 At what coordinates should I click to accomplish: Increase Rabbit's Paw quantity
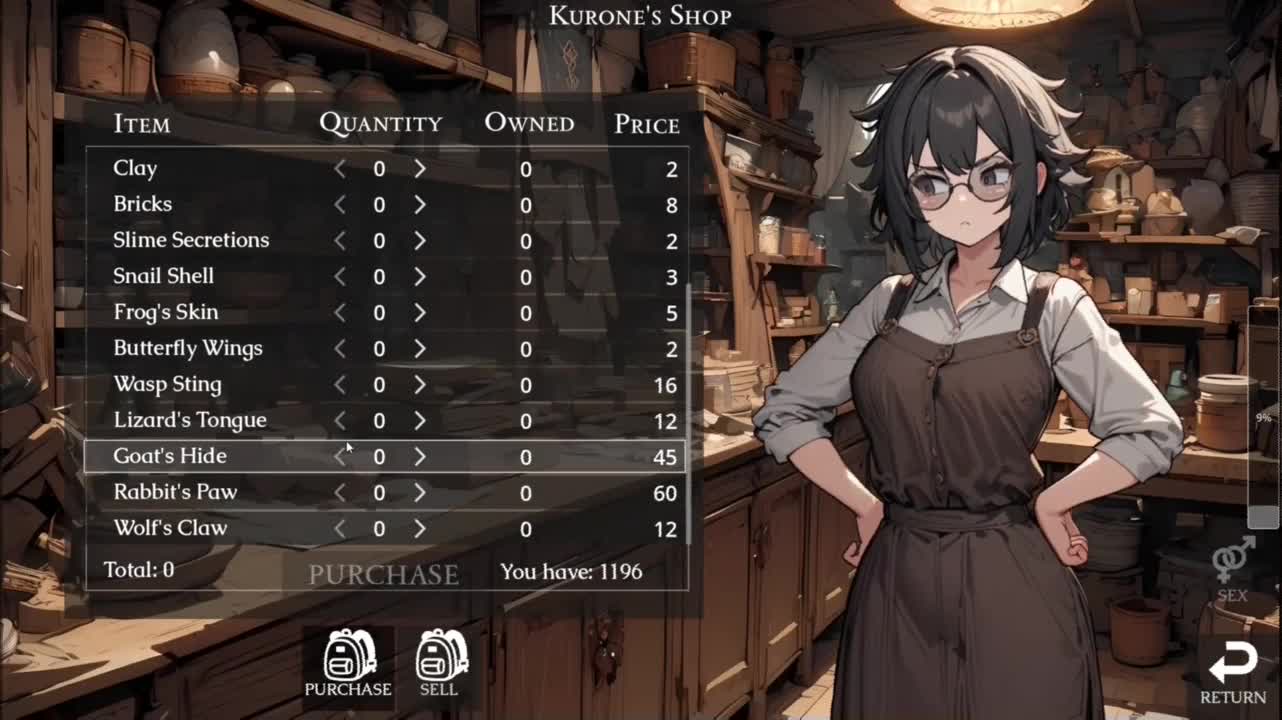click(420, 493)
